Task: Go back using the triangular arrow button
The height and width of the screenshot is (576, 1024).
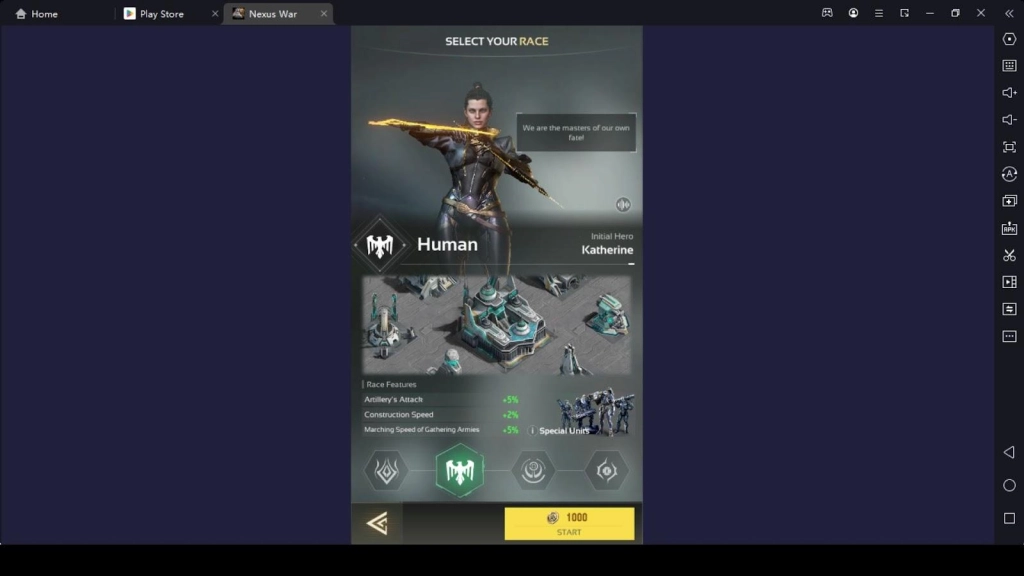Action: (x=377, y=523)
